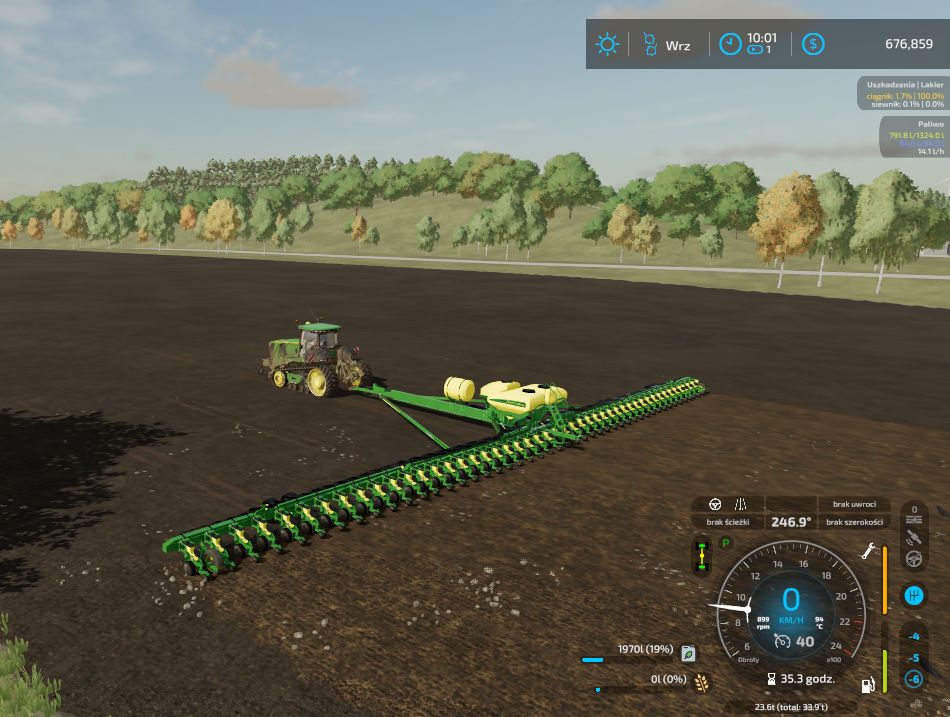Image resolution: width=950 pixels, height=717 pixels.
Task: Toggle the crossed-out steering wheel icon
Action: pyautogui.click(x=913, y=560)
